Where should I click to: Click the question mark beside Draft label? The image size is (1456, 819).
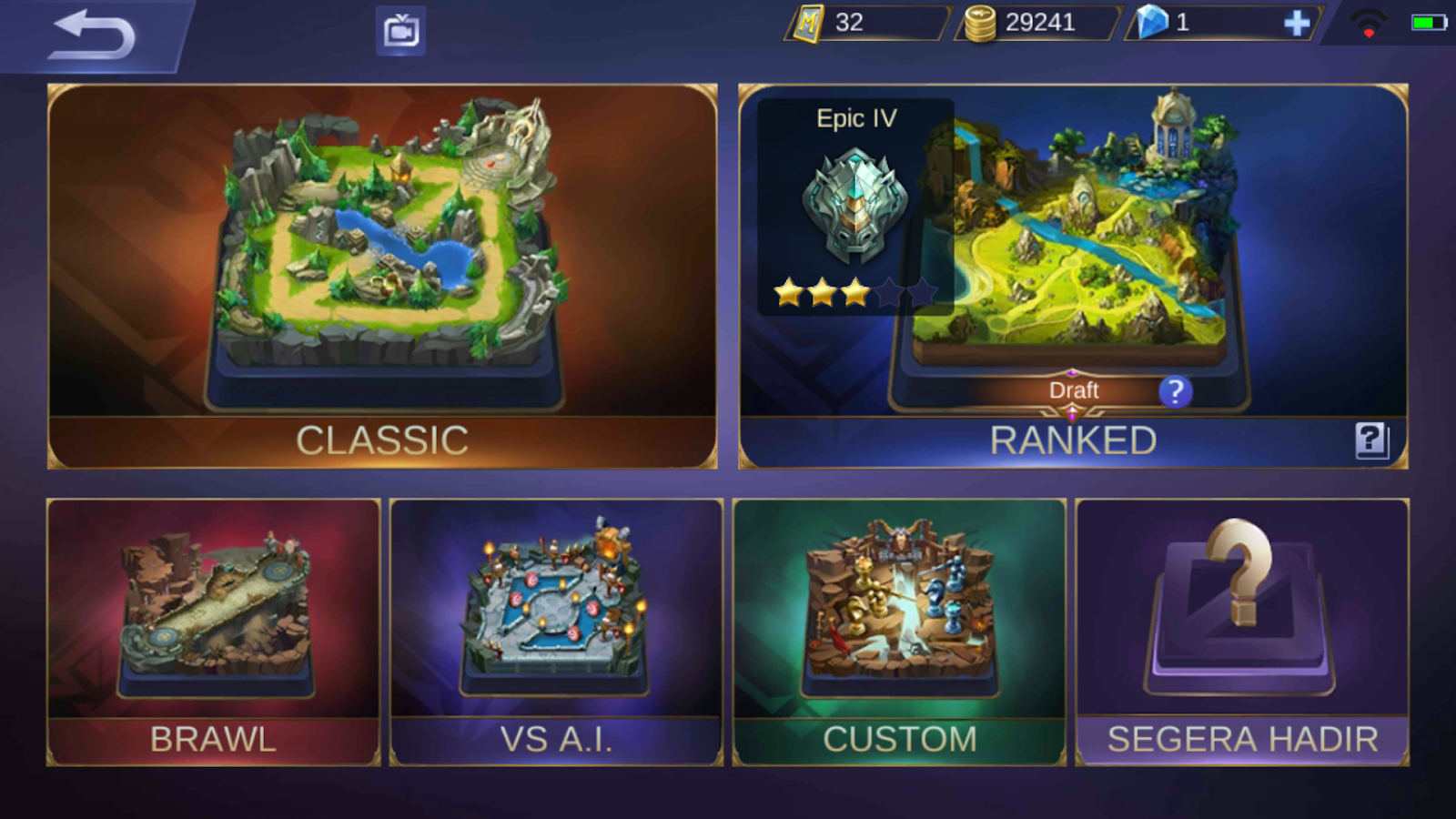(1176, 391)
